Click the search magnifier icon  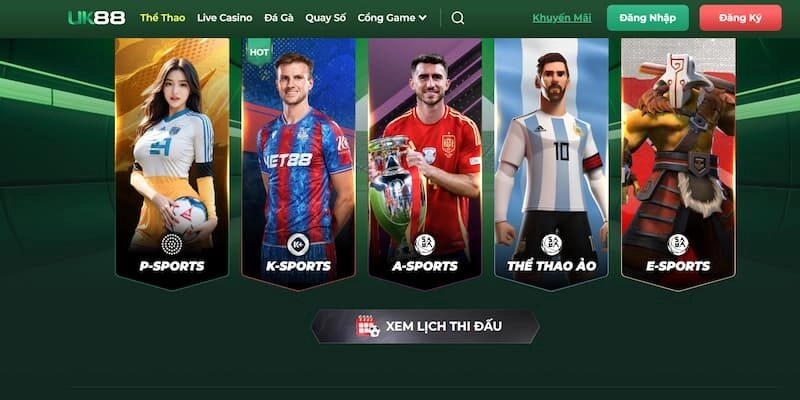tap(458, 18)
